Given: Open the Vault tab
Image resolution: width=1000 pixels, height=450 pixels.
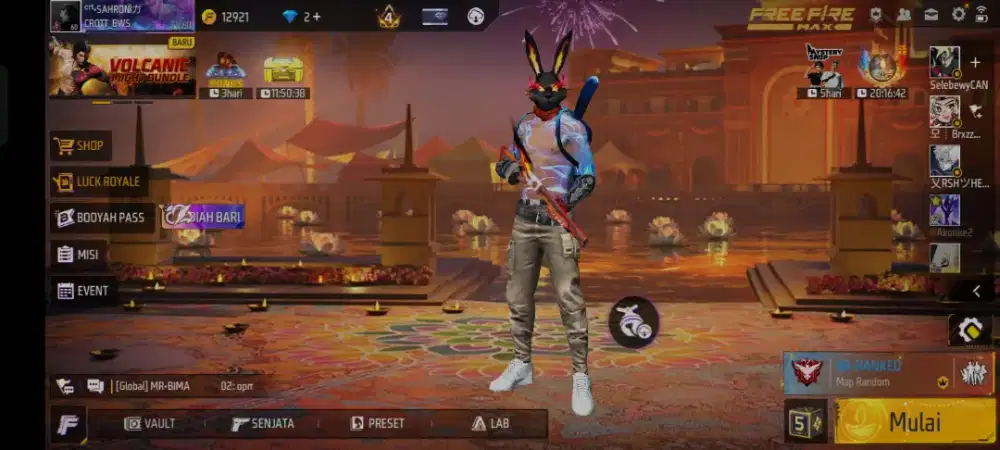Looking at the screenshot, I should pos(150,423).
